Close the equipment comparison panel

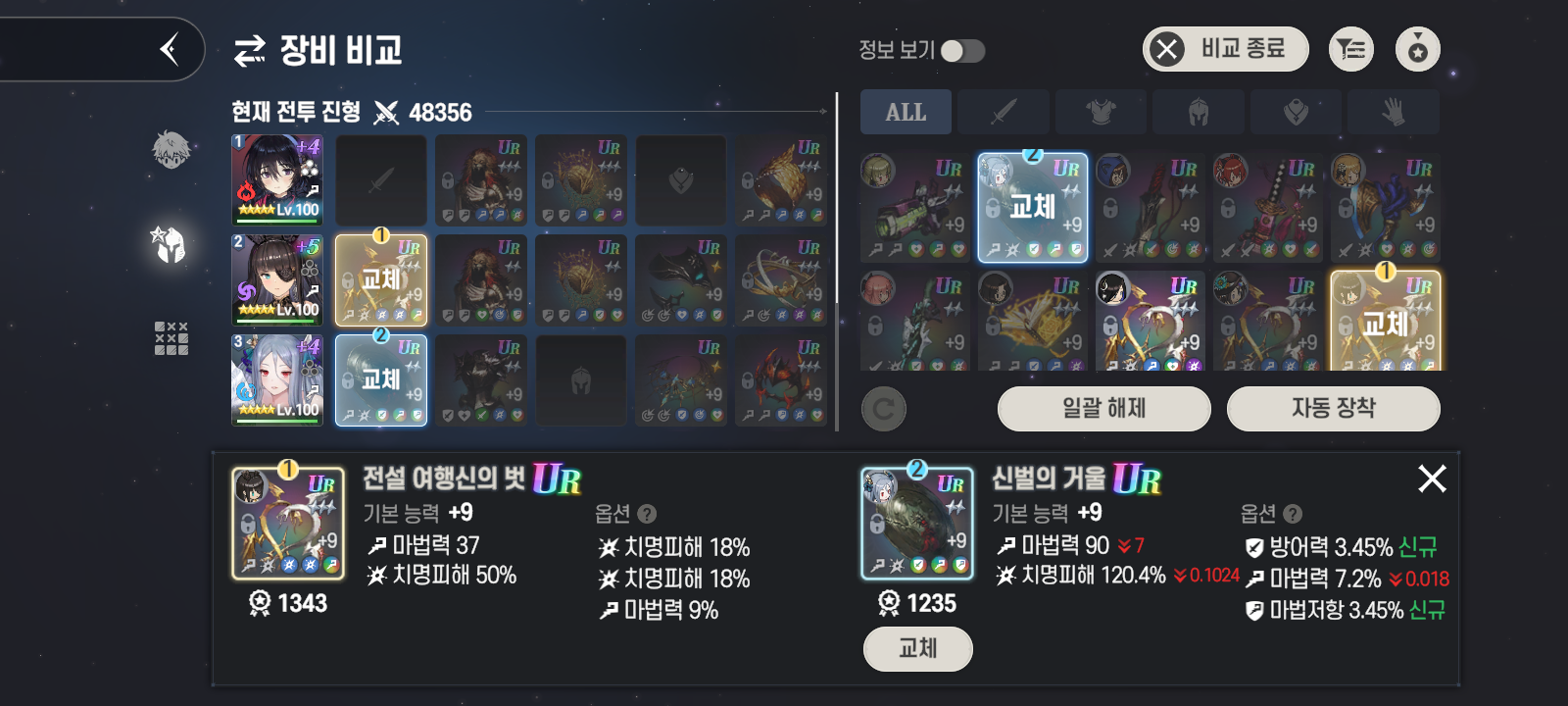[1432, 479]
